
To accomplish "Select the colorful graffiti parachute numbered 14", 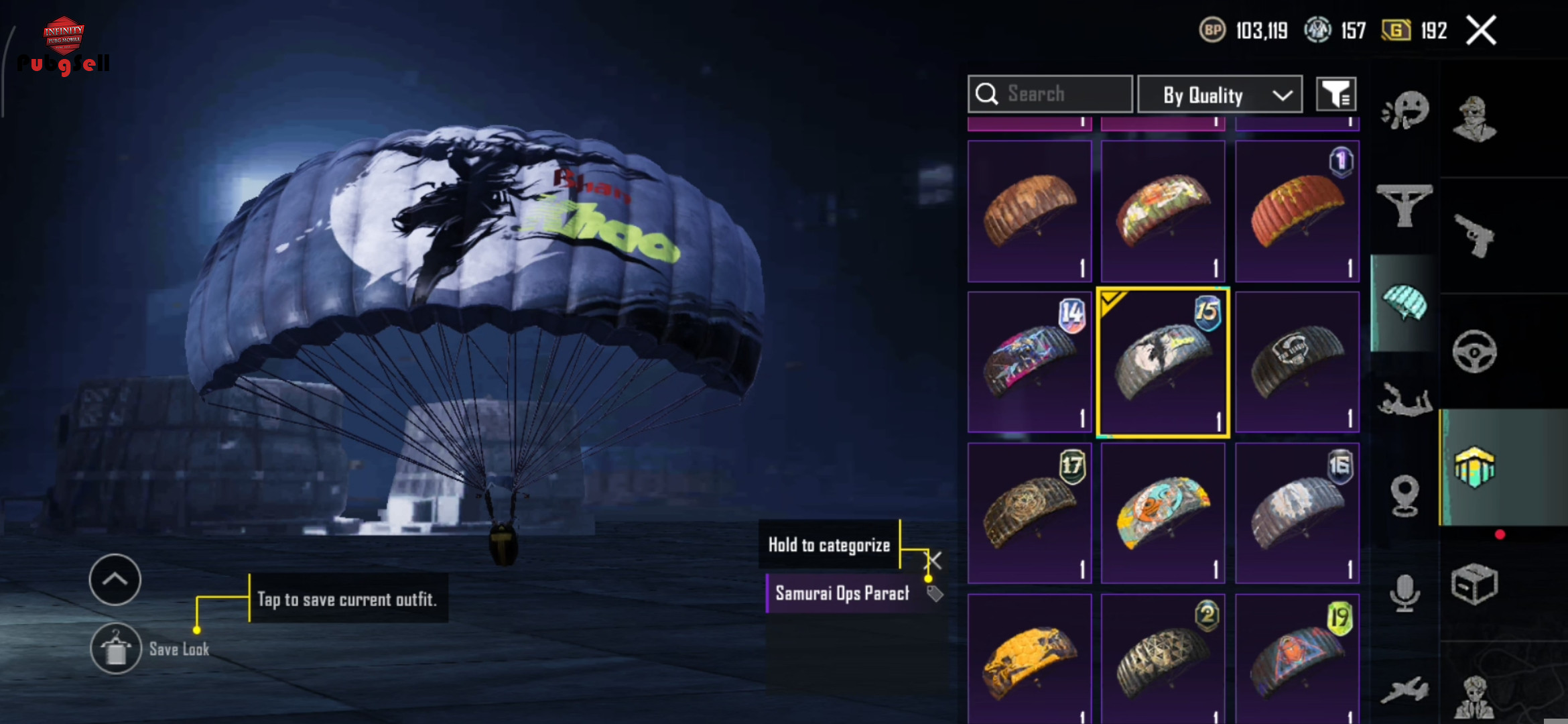I will 1029,363.
